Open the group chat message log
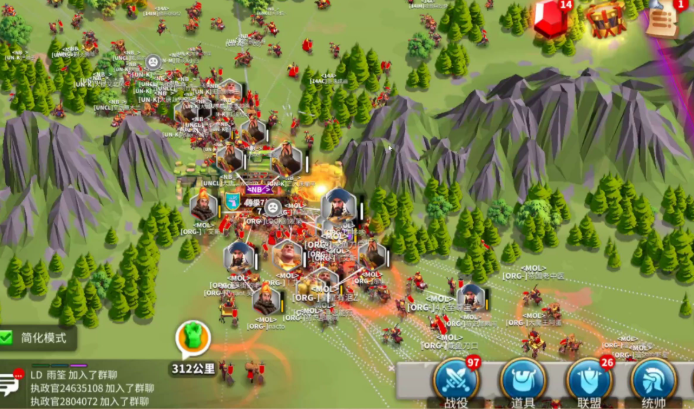The width and height of the screenshot is (694, 409). [95, 386]
